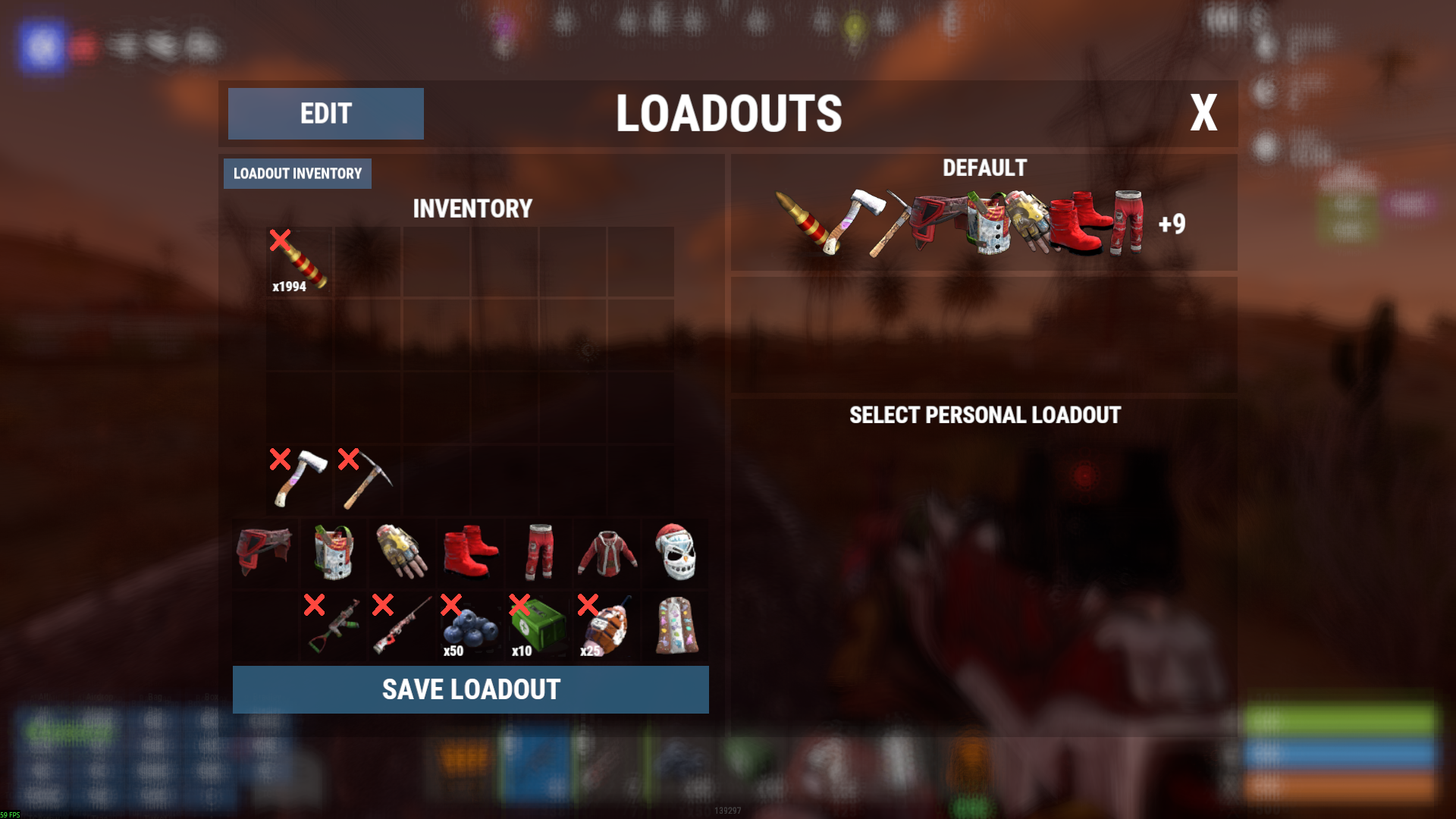Click the blueberries x50 stack
Image resolution: width=1456 pixels, height=819 pixels.
[x=470, y=626]
